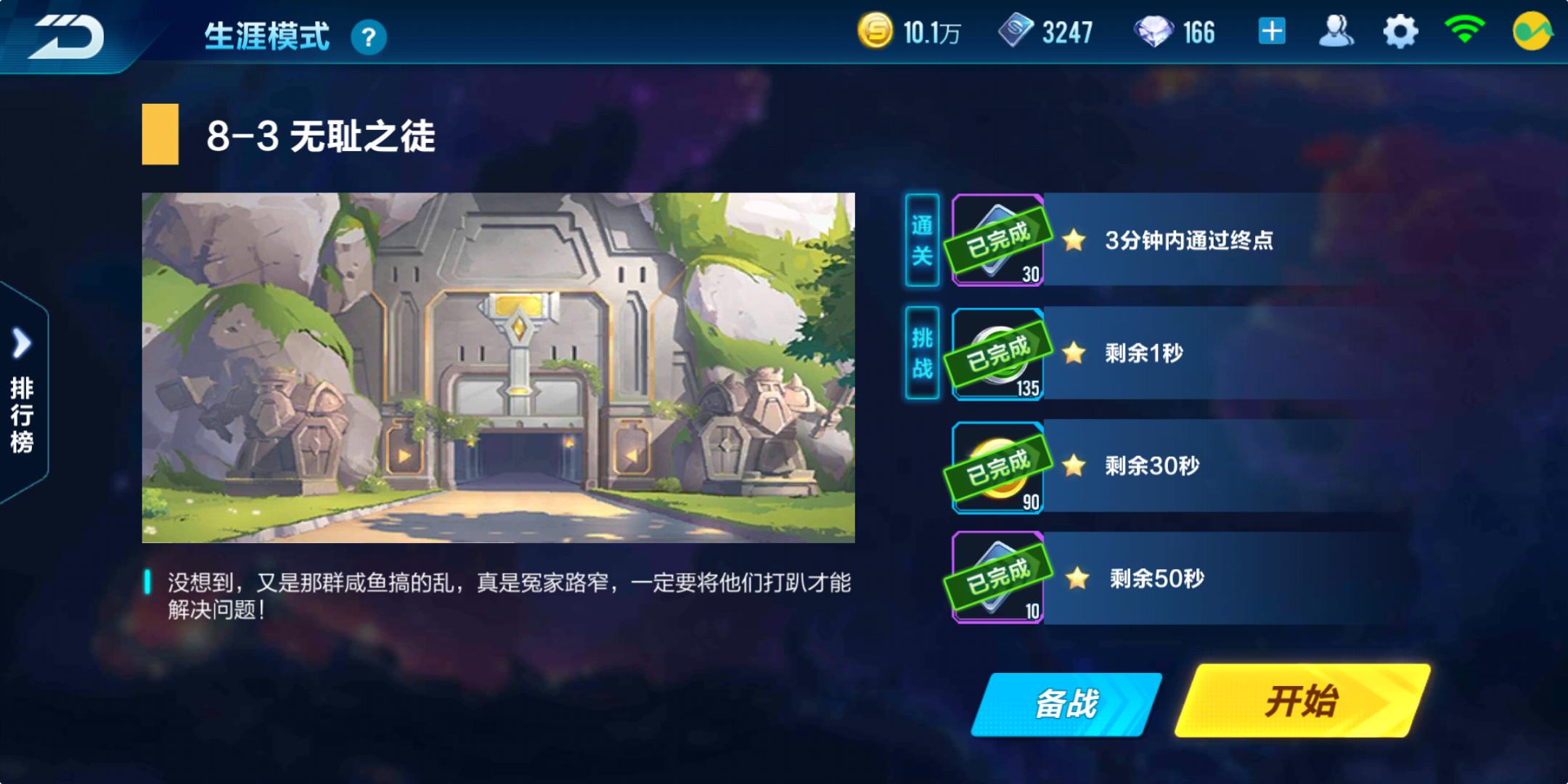
Task: Click the circular account icon at top right
Action: 1532,33
